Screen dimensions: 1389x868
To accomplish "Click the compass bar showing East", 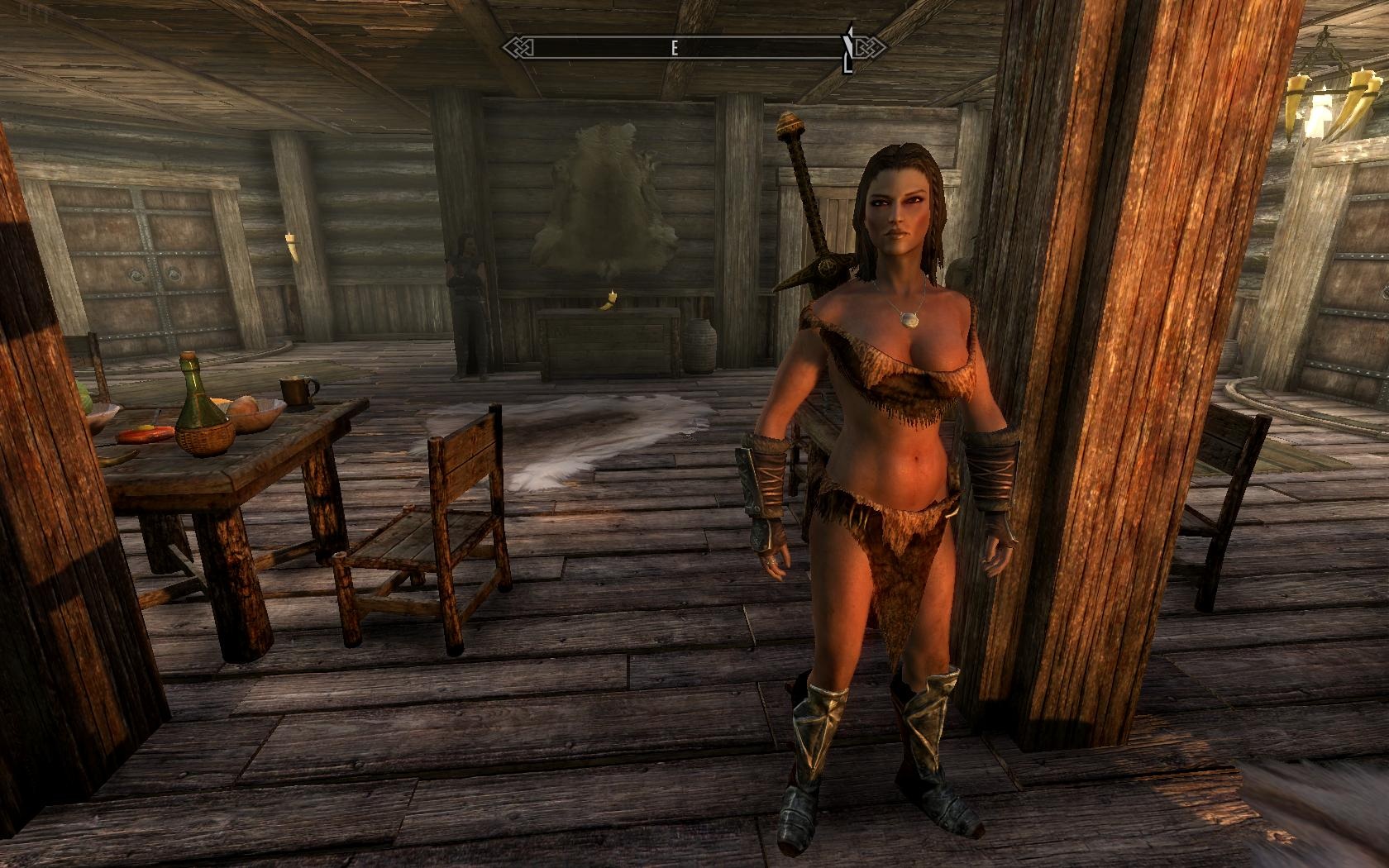I will 674,48.
